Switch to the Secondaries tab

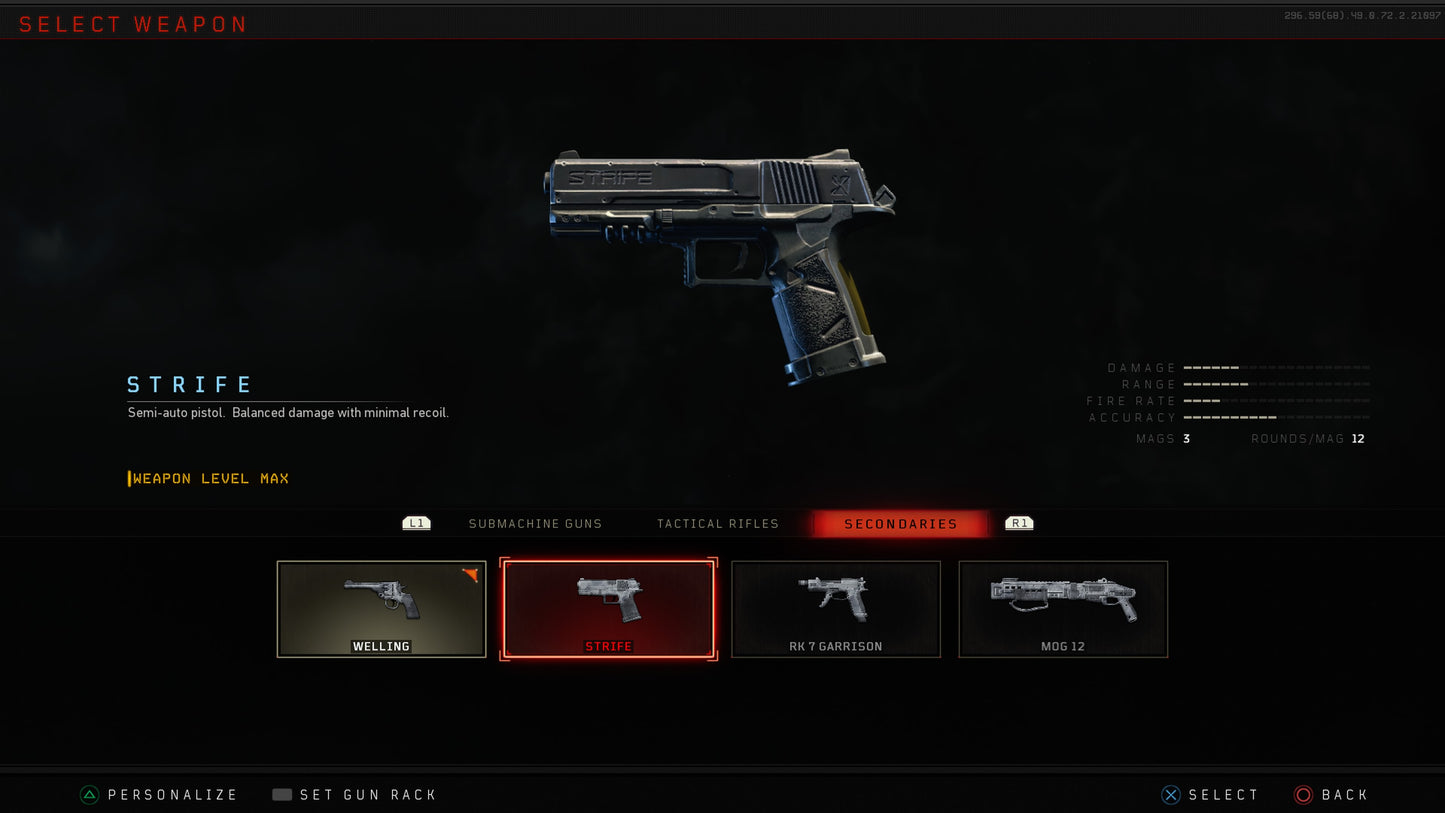pyautogui.click(x=900, y=524)
